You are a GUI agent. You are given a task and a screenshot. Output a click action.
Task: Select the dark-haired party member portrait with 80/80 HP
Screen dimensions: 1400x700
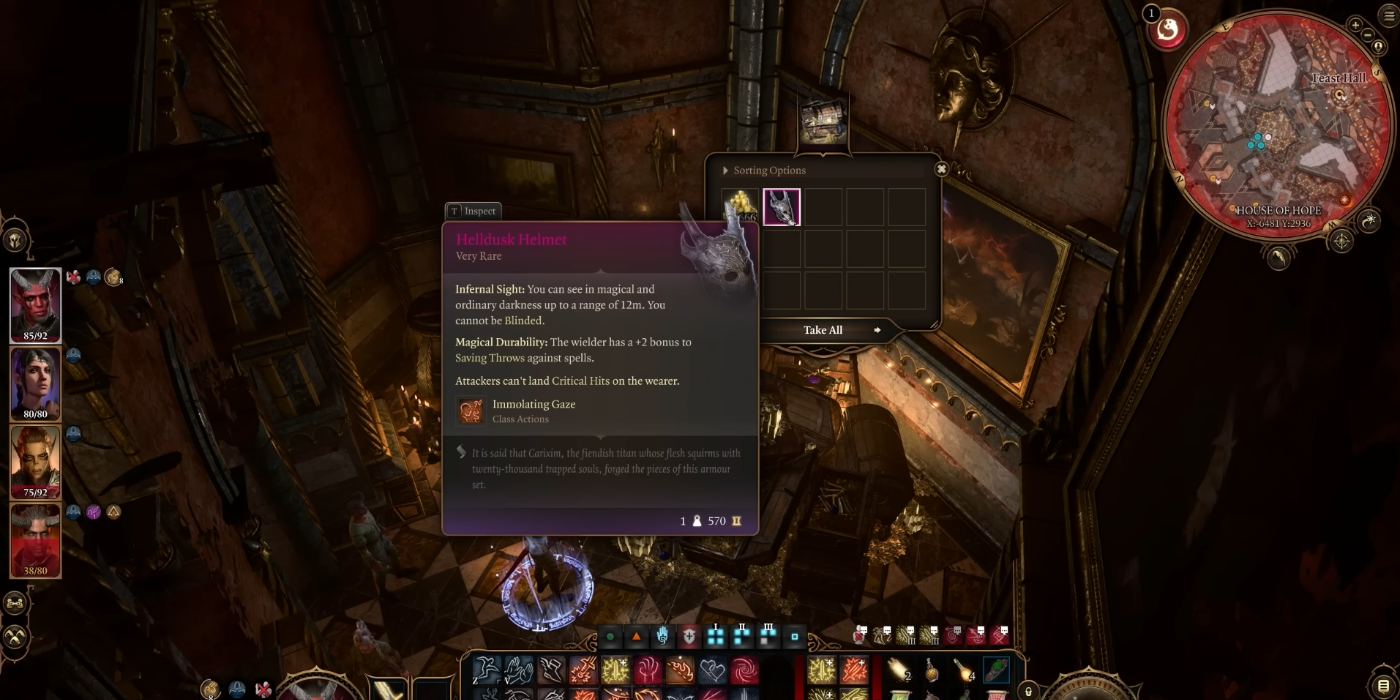tap(35, 384)
